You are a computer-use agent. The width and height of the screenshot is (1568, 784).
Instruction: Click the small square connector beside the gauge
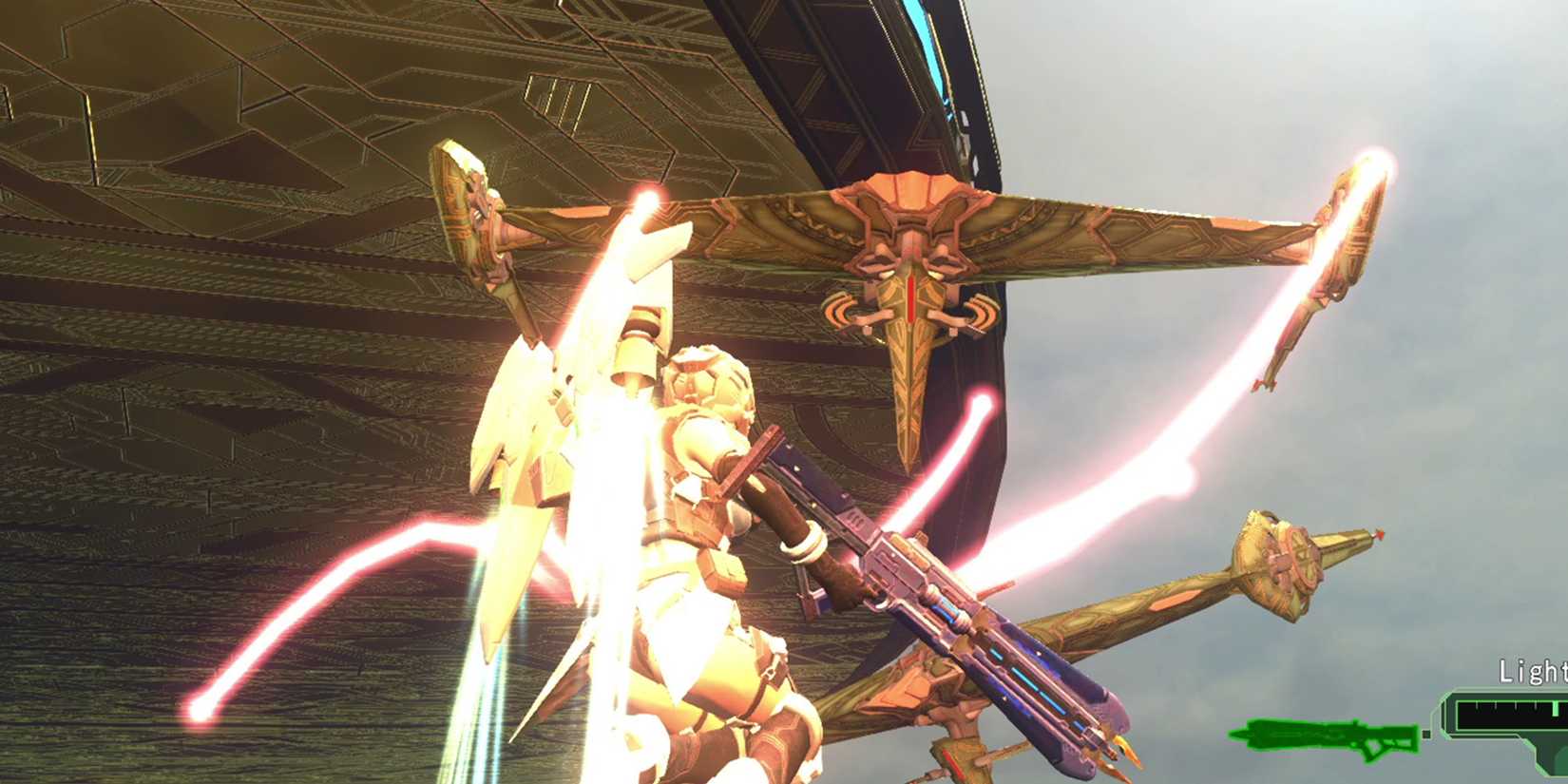[1425, 734]
